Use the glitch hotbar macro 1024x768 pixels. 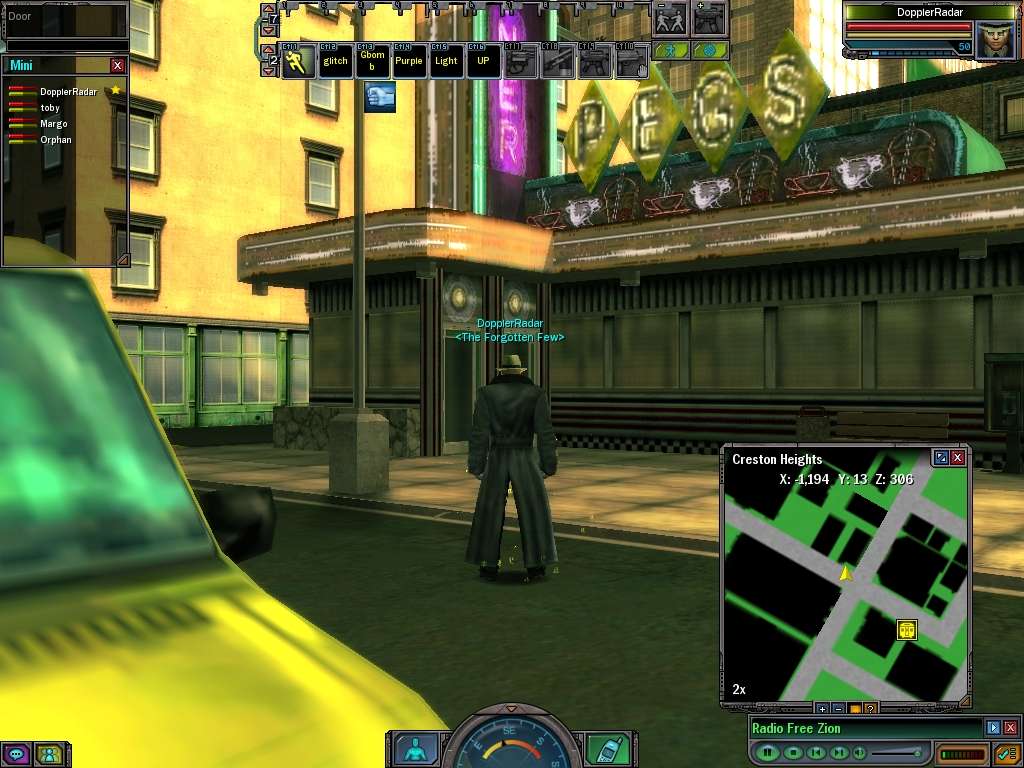point(336,62)
